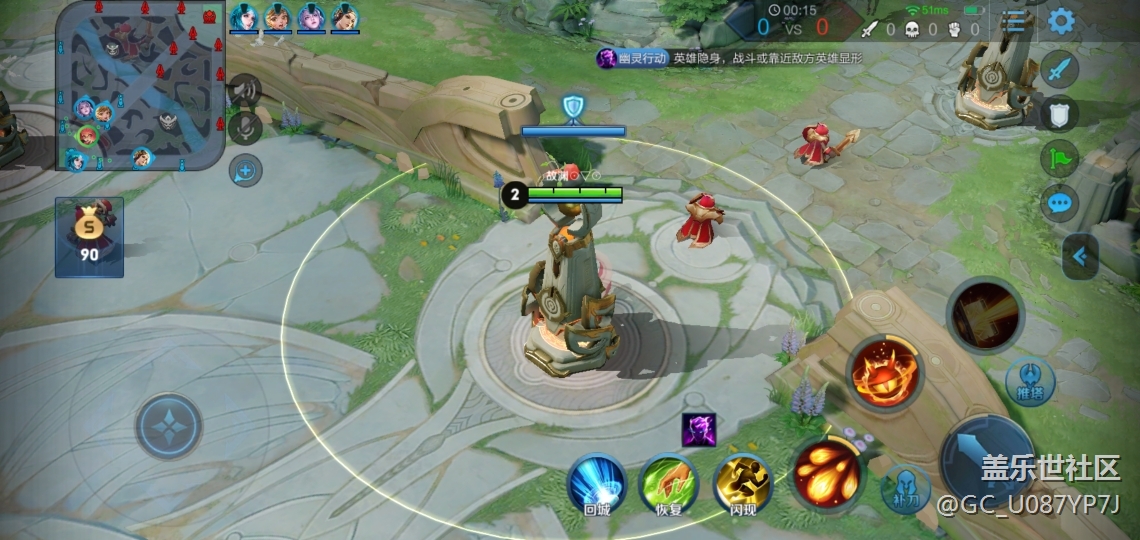Image resolution: width=1140 pixels, height=540 pixels.
Task: Trigger the dark ultimate skill icon
Action: 985,316
